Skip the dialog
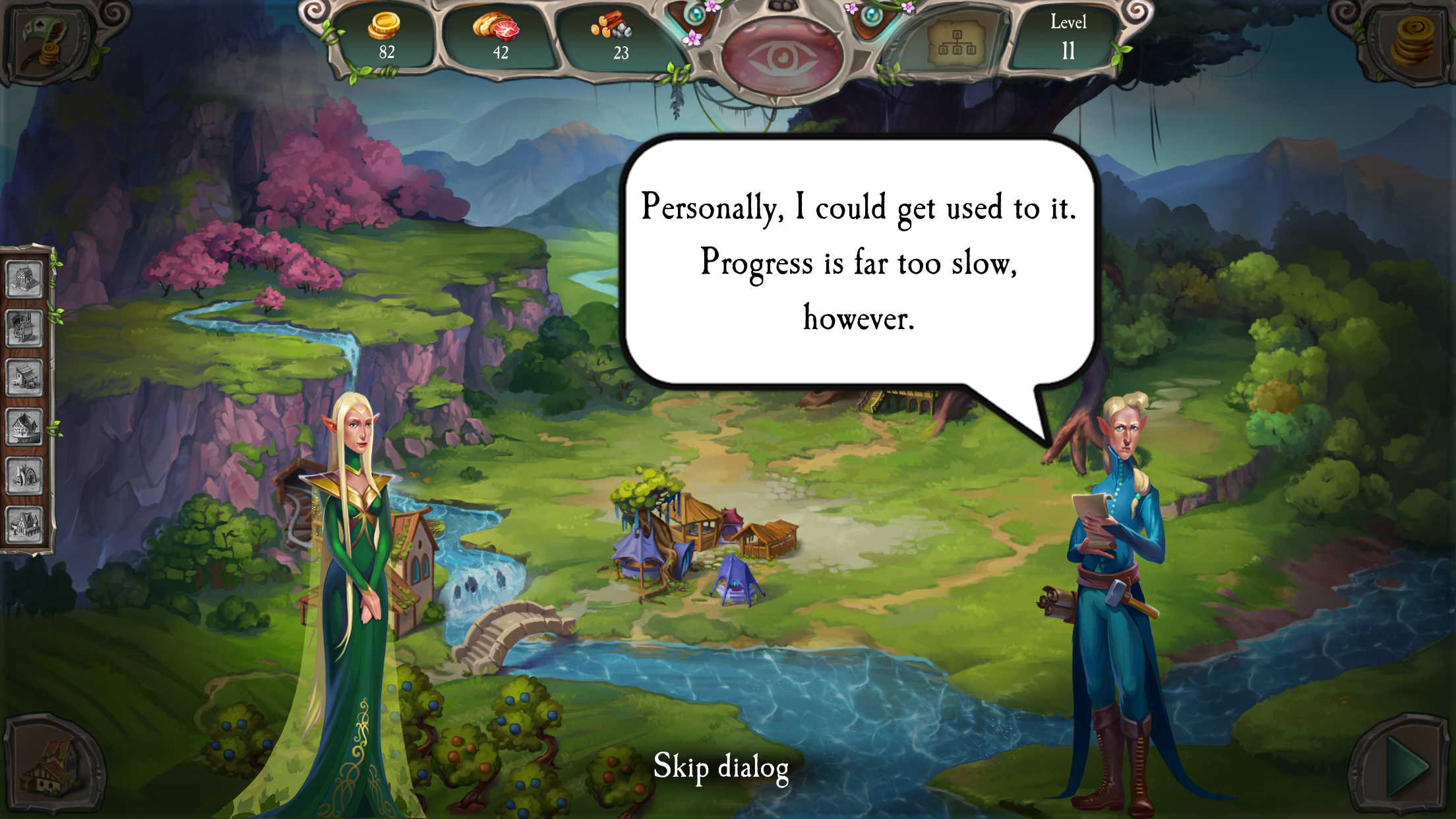This screenshot has width=1456, height=819. coord(721,767)
